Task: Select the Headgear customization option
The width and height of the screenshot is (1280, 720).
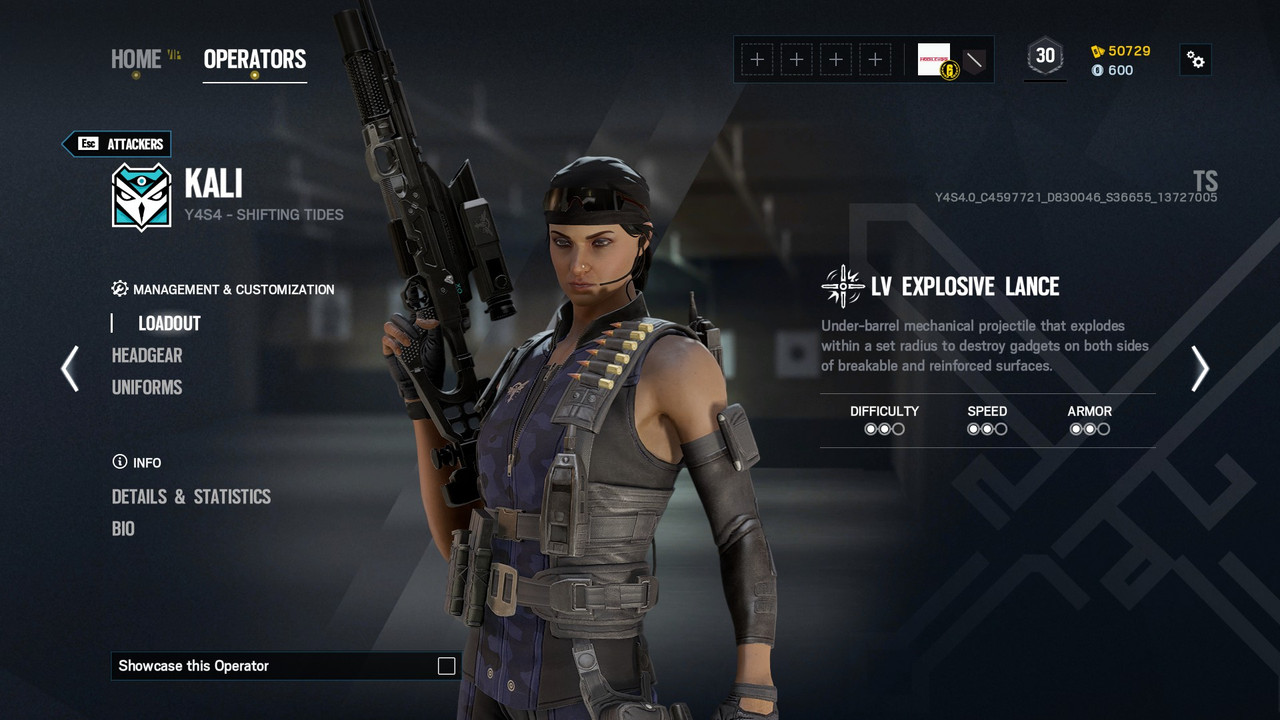Action: point(147,355)
